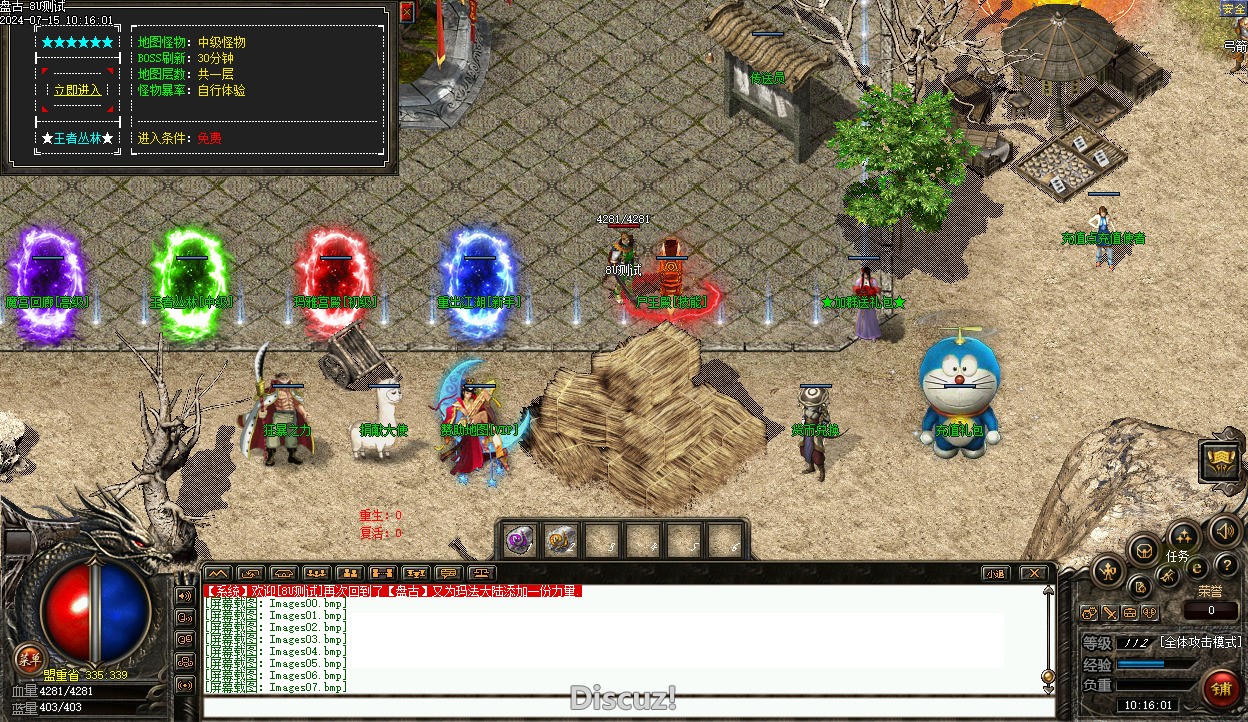Image resolution: width=1248 pixels, height=722 pixels.
Task: Click the 杀羊 round button
Action: [x=28, y=657]
